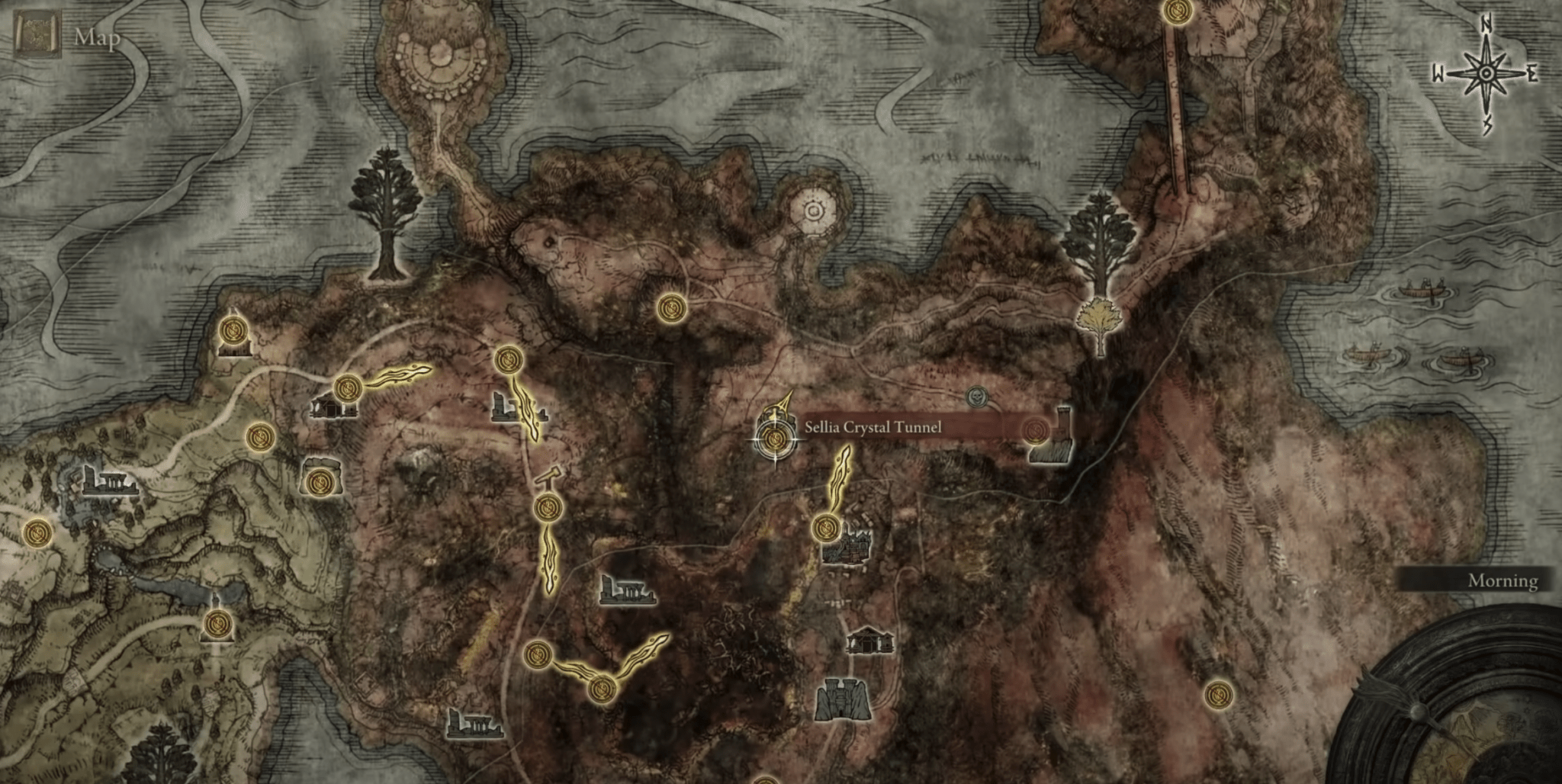The image size is (1562, 784).
Task: Select the red marker beside the eastern tower
Action: coord(1035,429)
